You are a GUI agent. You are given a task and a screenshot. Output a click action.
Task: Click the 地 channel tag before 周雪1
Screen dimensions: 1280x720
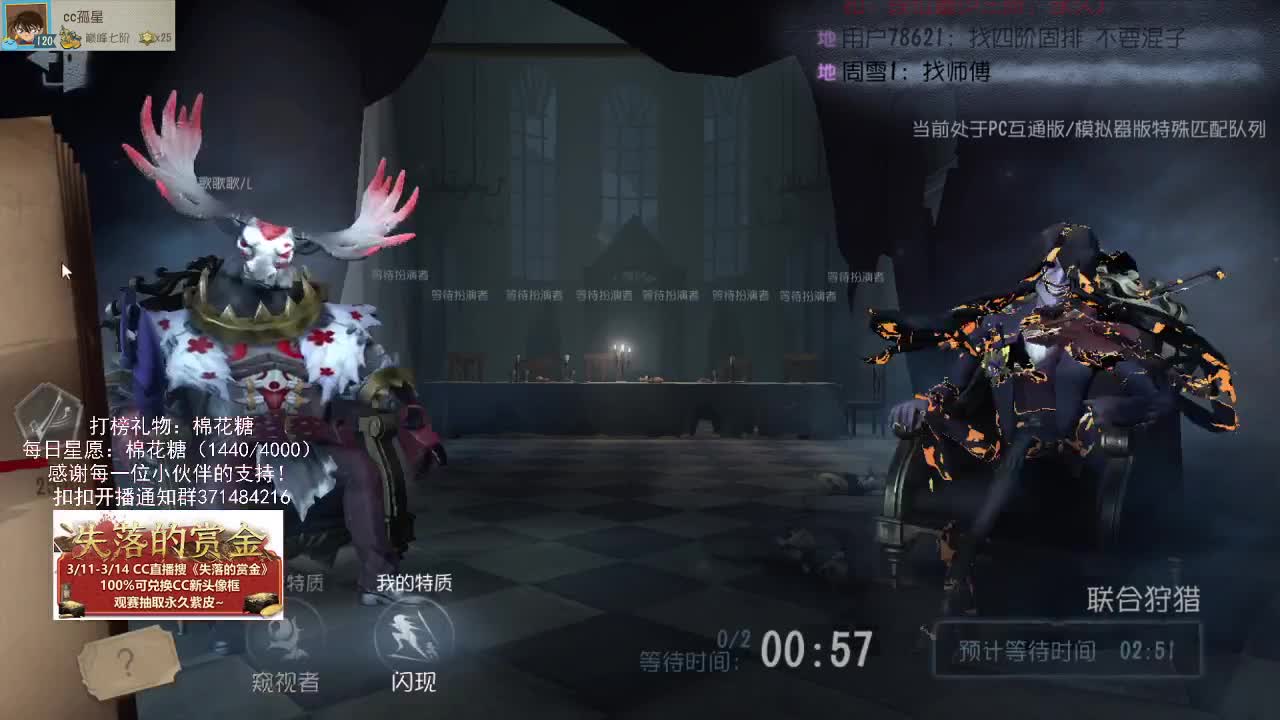click(x=825, y=72)
